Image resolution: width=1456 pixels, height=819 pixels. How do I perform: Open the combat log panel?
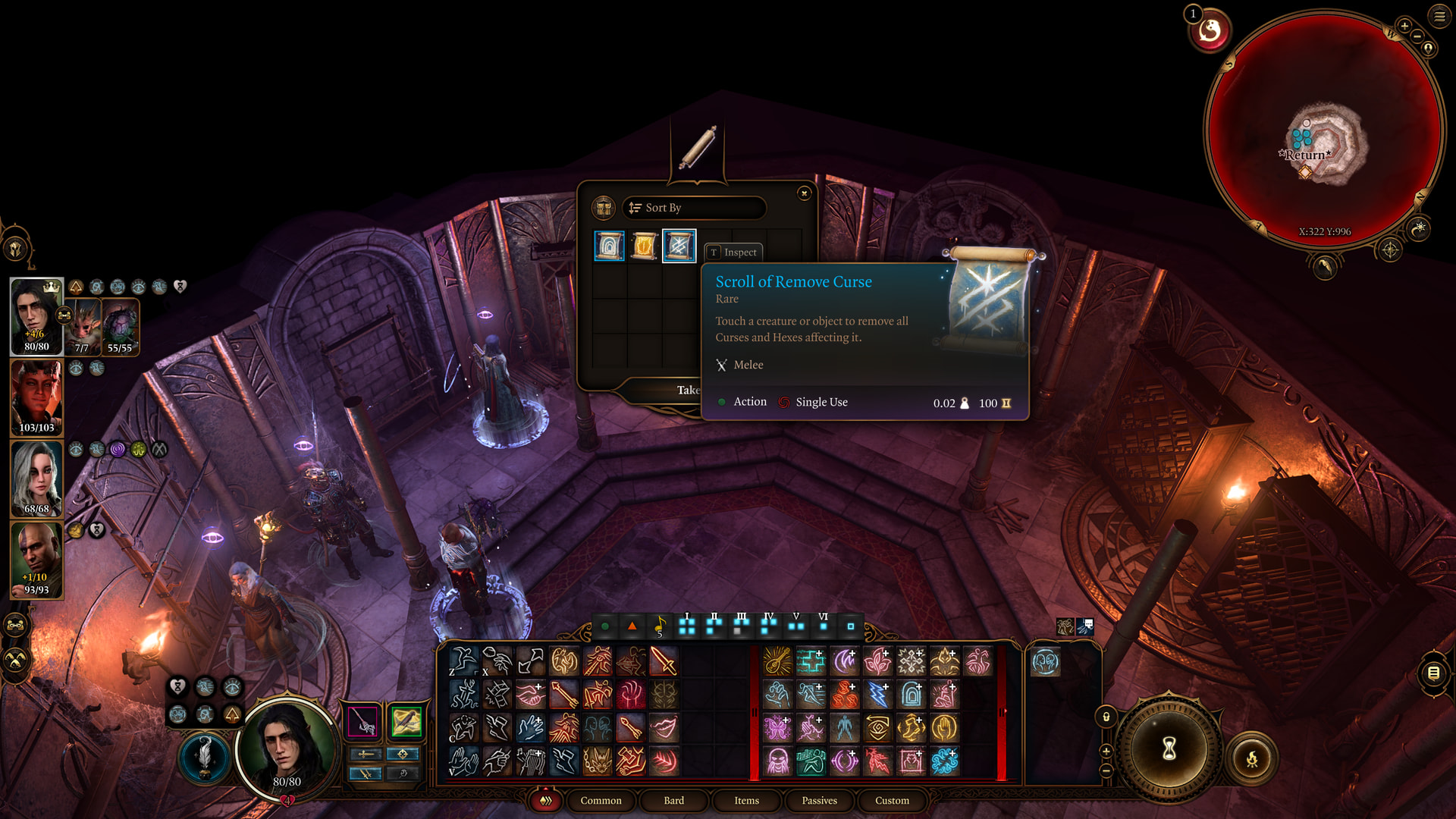point(1433,673)
